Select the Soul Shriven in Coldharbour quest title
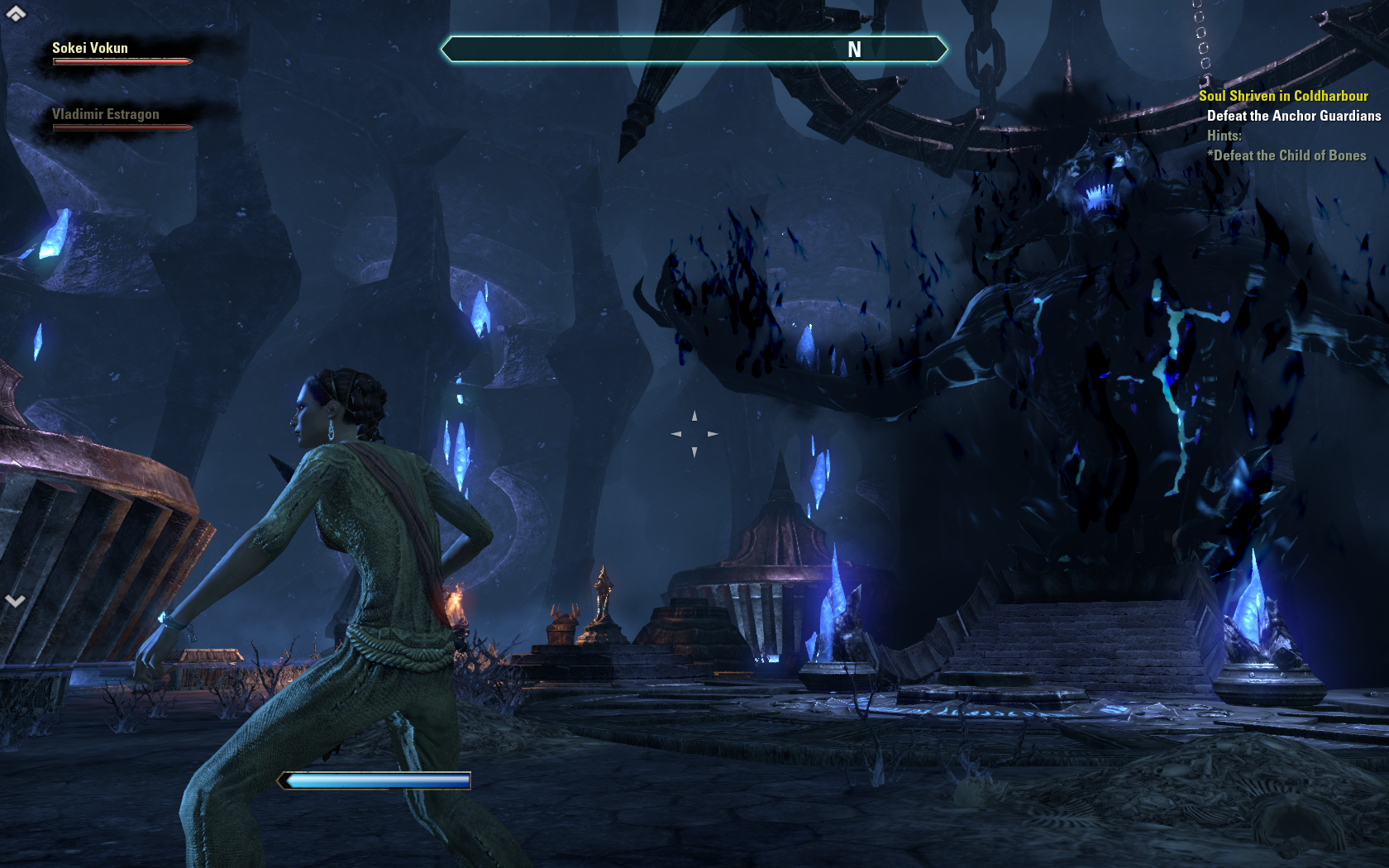This screenshot has width=1389, height=868. tap(1283, 96)
